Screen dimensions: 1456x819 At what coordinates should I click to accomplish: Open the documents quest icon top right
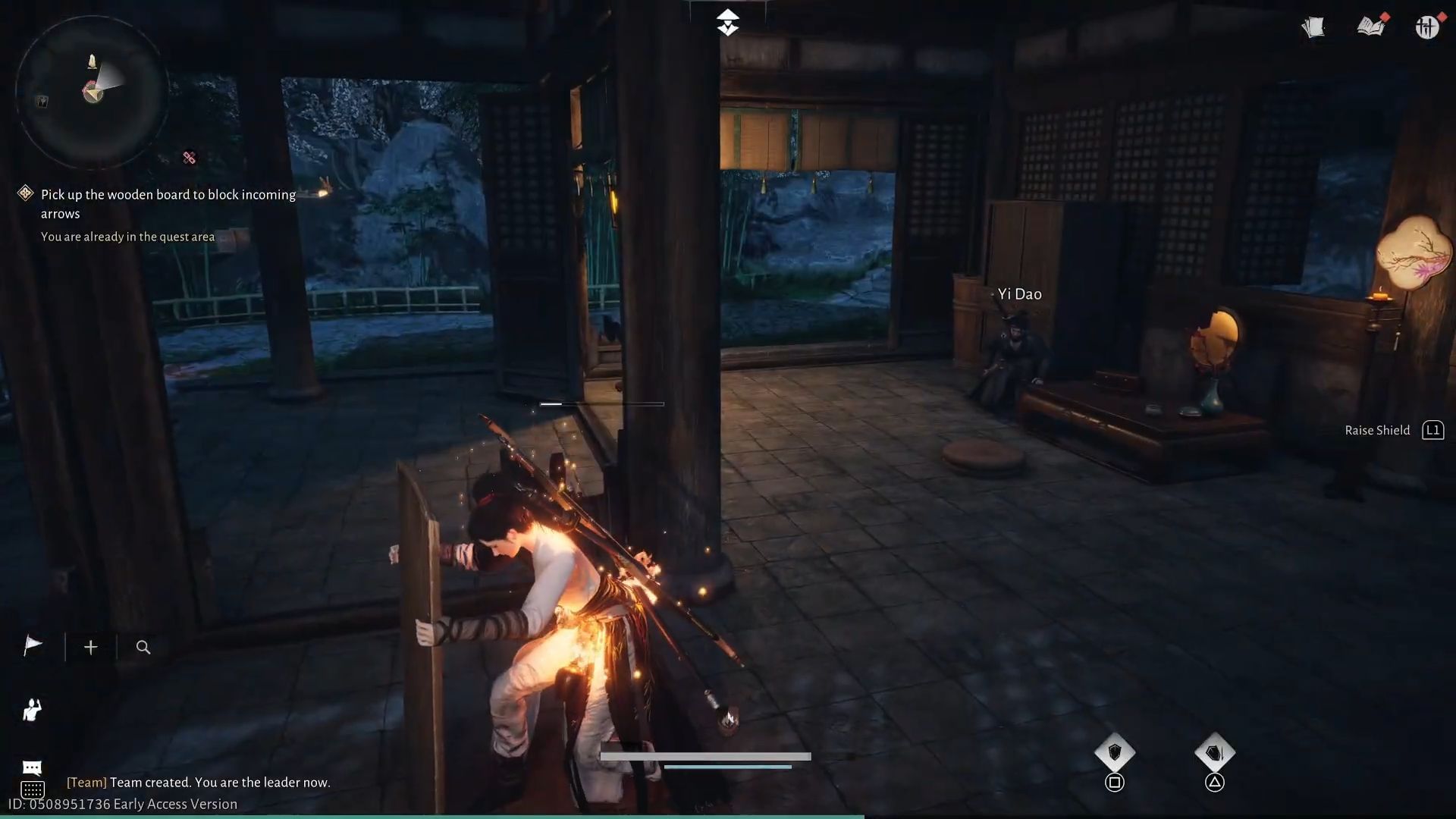coord(1312,27)
